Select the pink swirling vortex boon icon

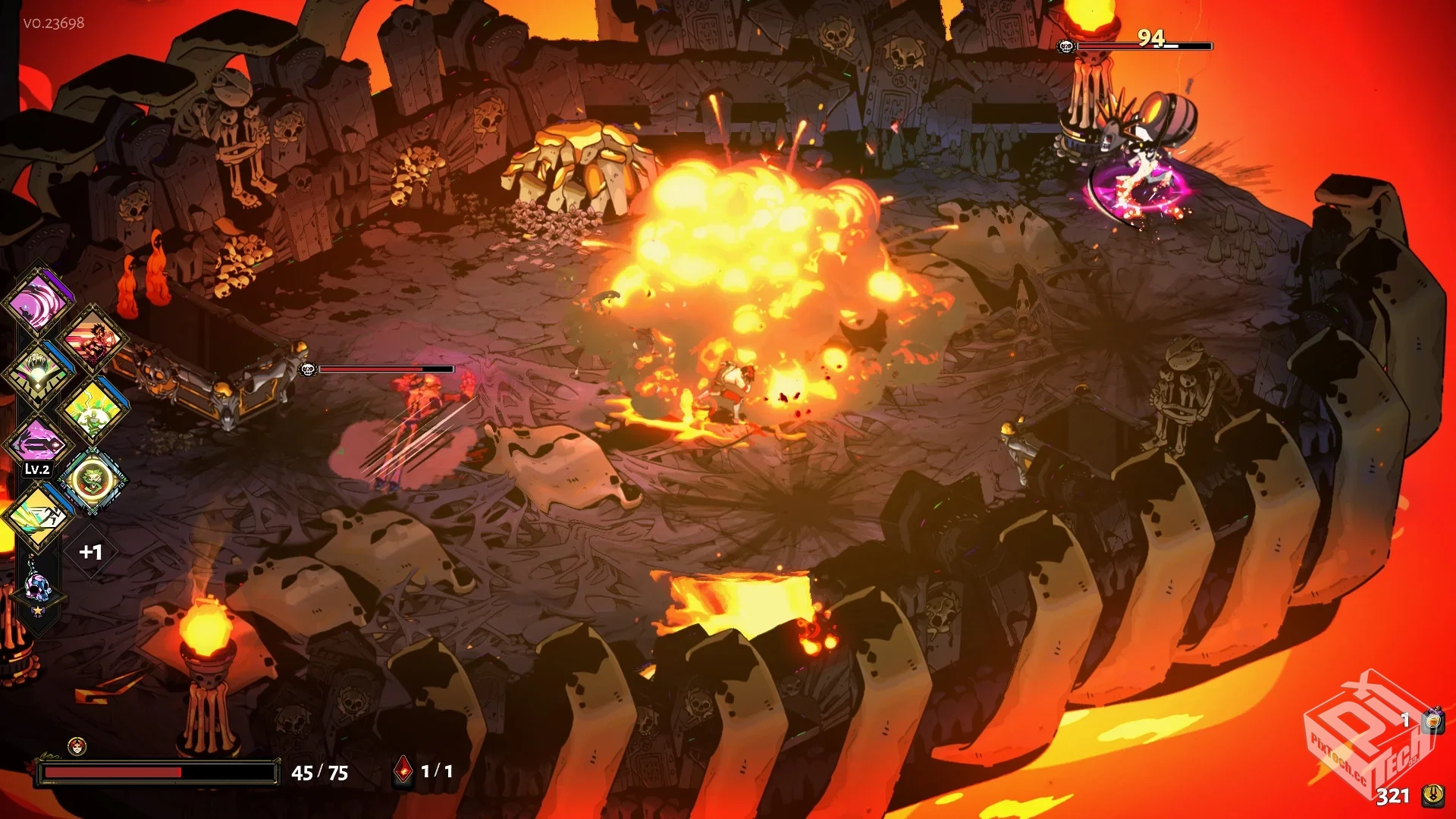point(38,301)
